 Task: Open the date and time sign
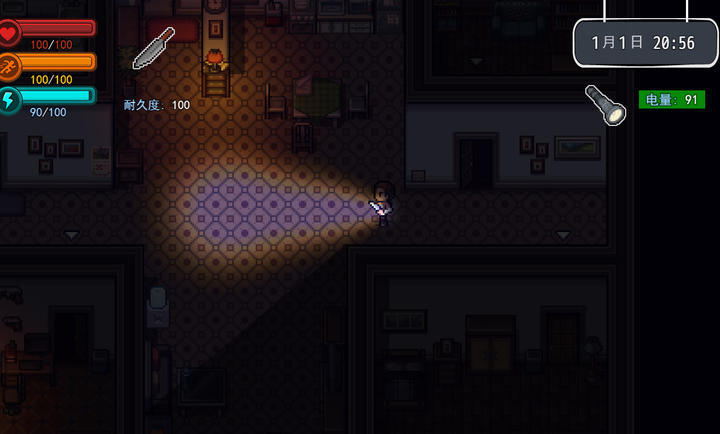point(644,43)
